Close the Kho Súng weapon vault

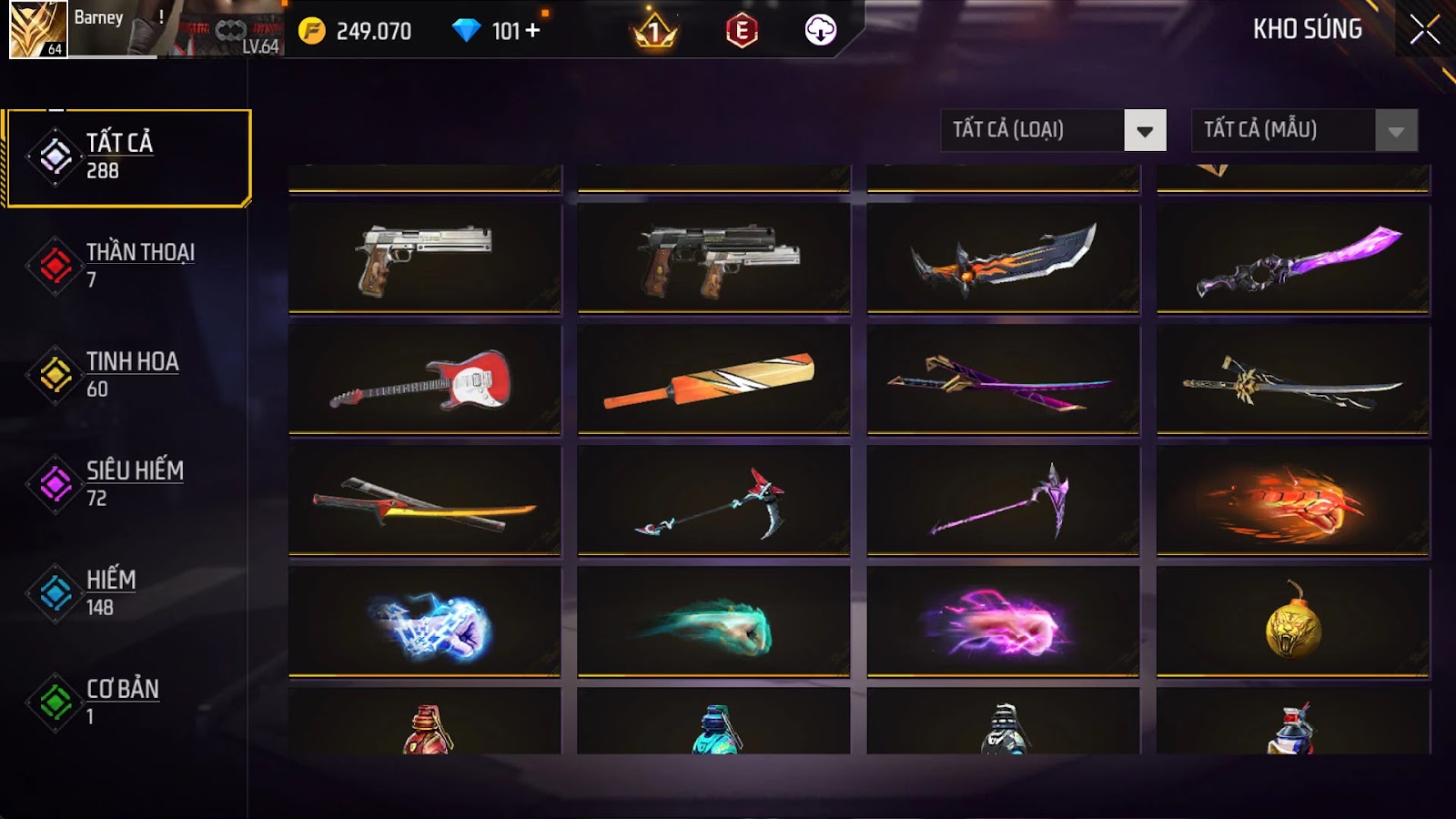tap(1424, 30)
